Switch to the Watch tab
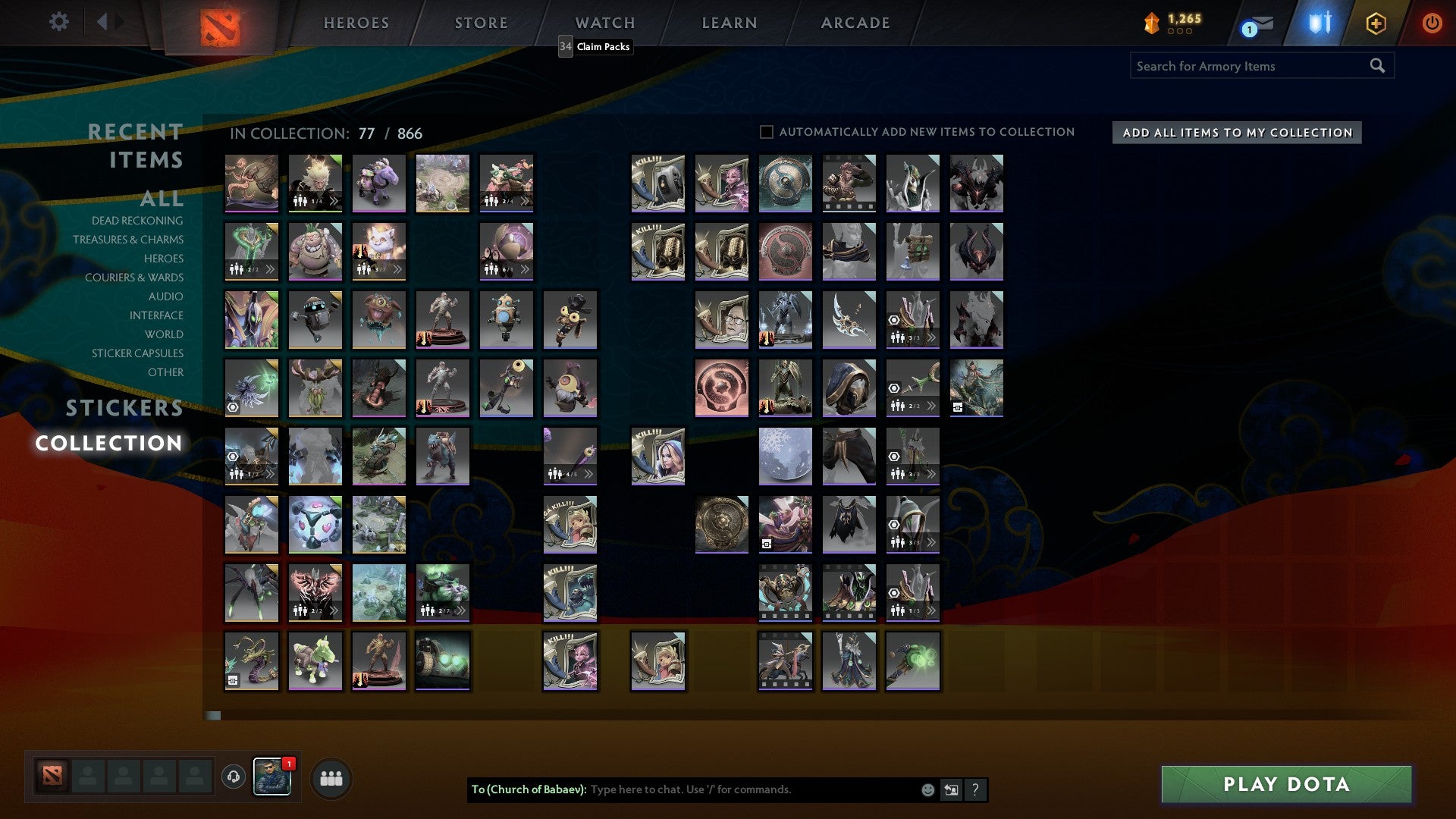Viewport: 1456px width, 819px height. click(604, 22)
